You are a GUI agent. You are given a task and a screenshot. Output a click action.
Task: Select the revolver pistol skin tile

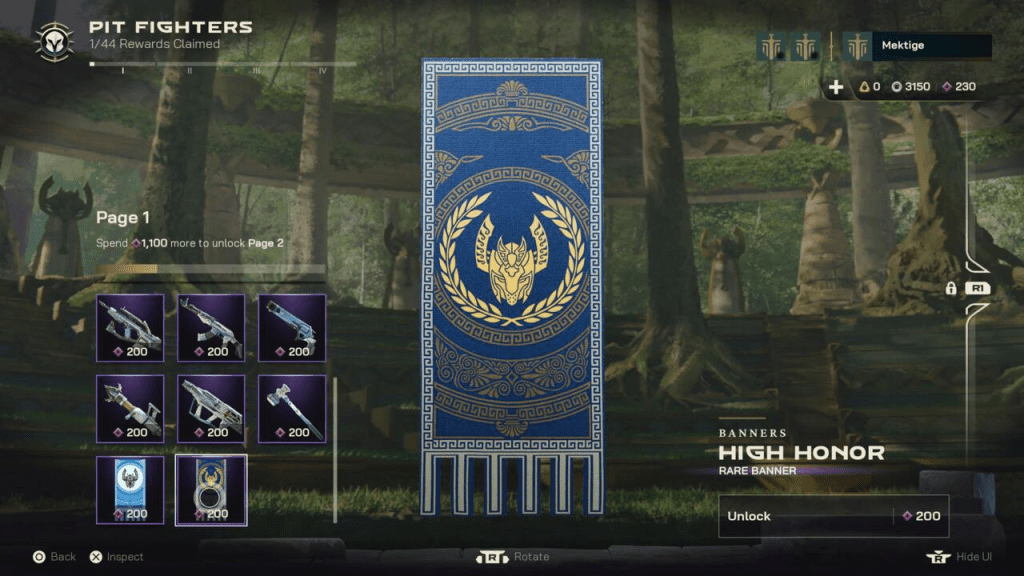pyautogui.click(x=292, y=327)
